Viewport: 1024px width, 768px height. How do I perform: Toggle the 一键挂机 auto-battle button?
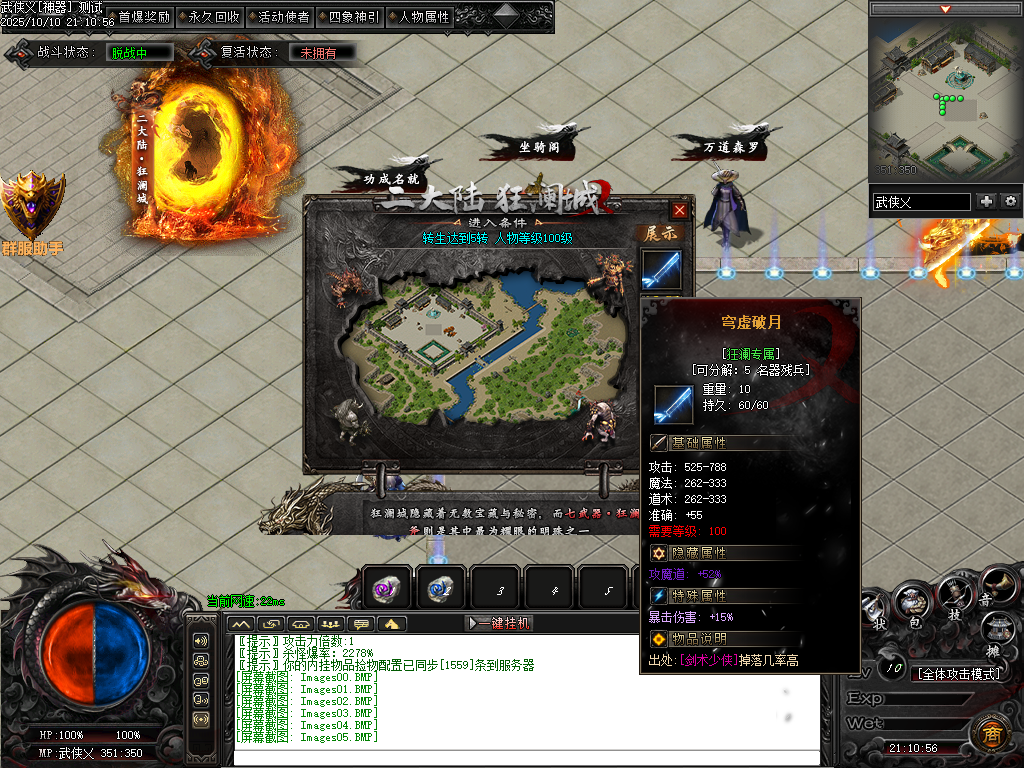click(x=500, y=623)
